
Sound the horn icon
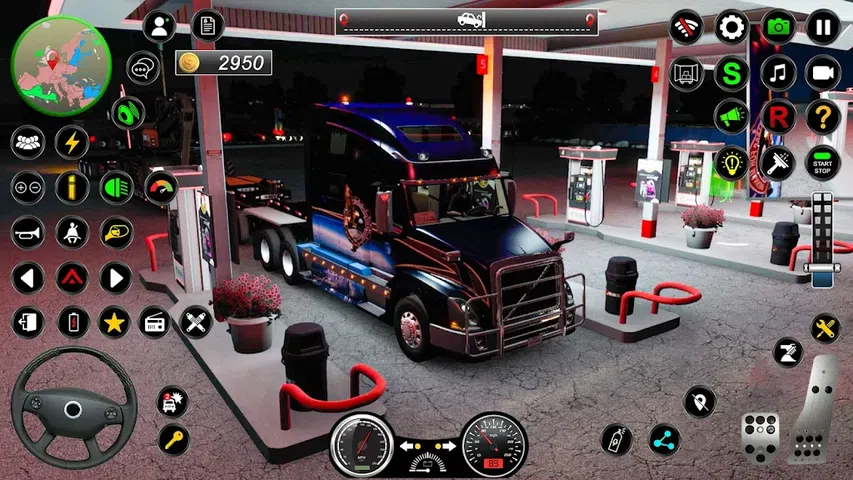(28, 232)
